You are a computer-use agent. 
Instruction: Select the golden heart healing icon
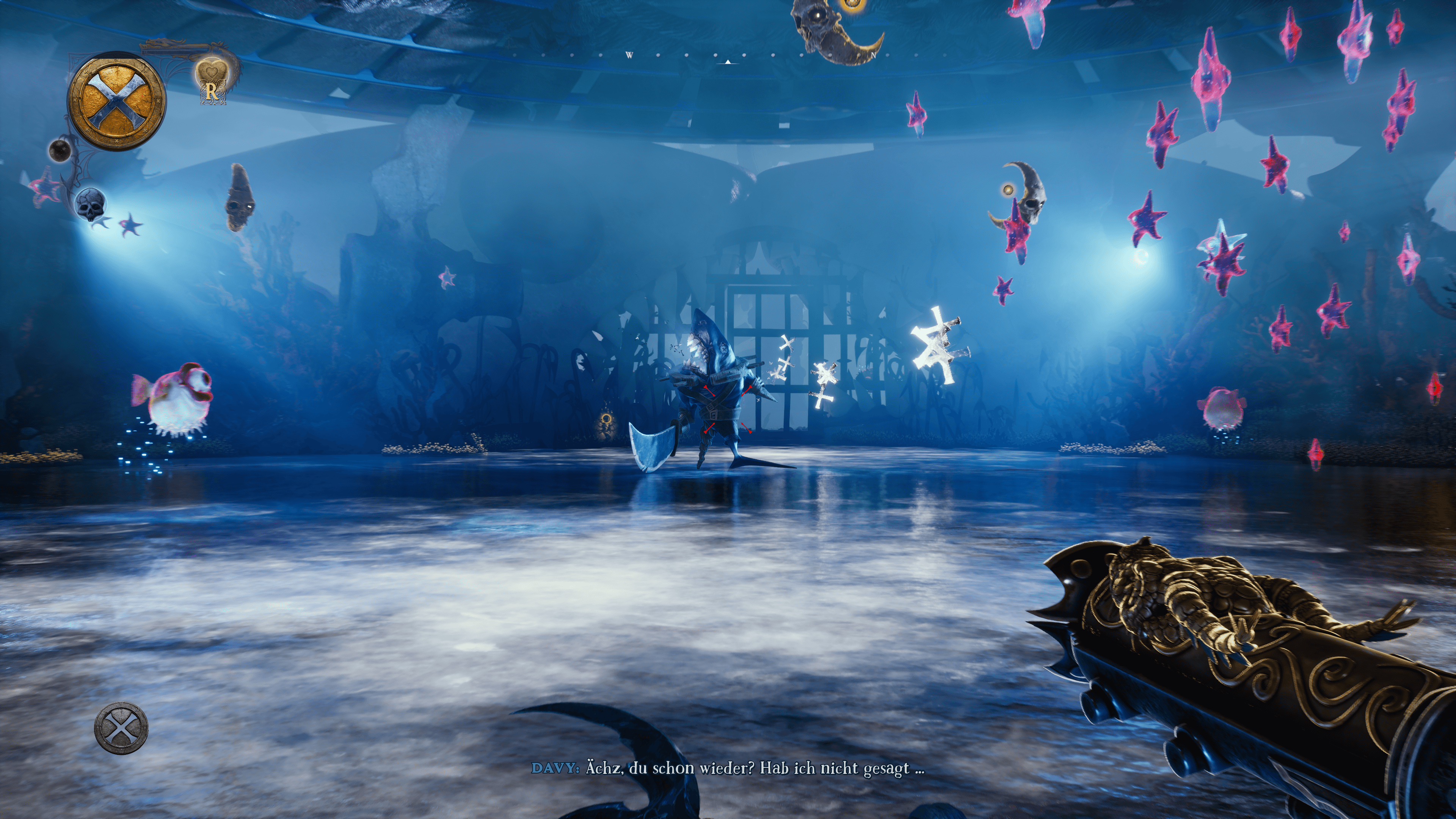point(211,74)
